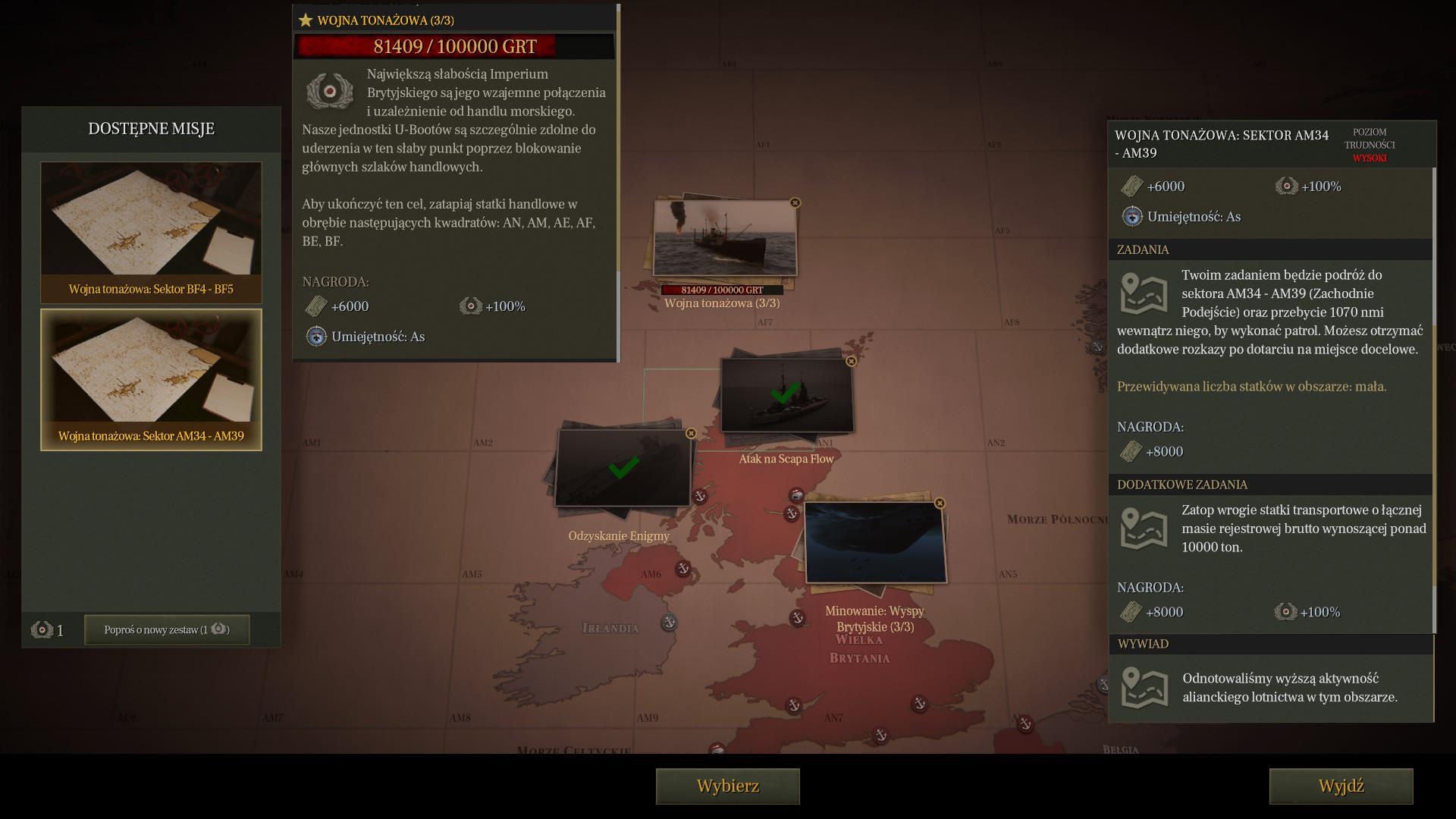Select the Atak na Scapa Flow objective card
This screenshot has height=819, width=1456.
(x=786, y=396)
